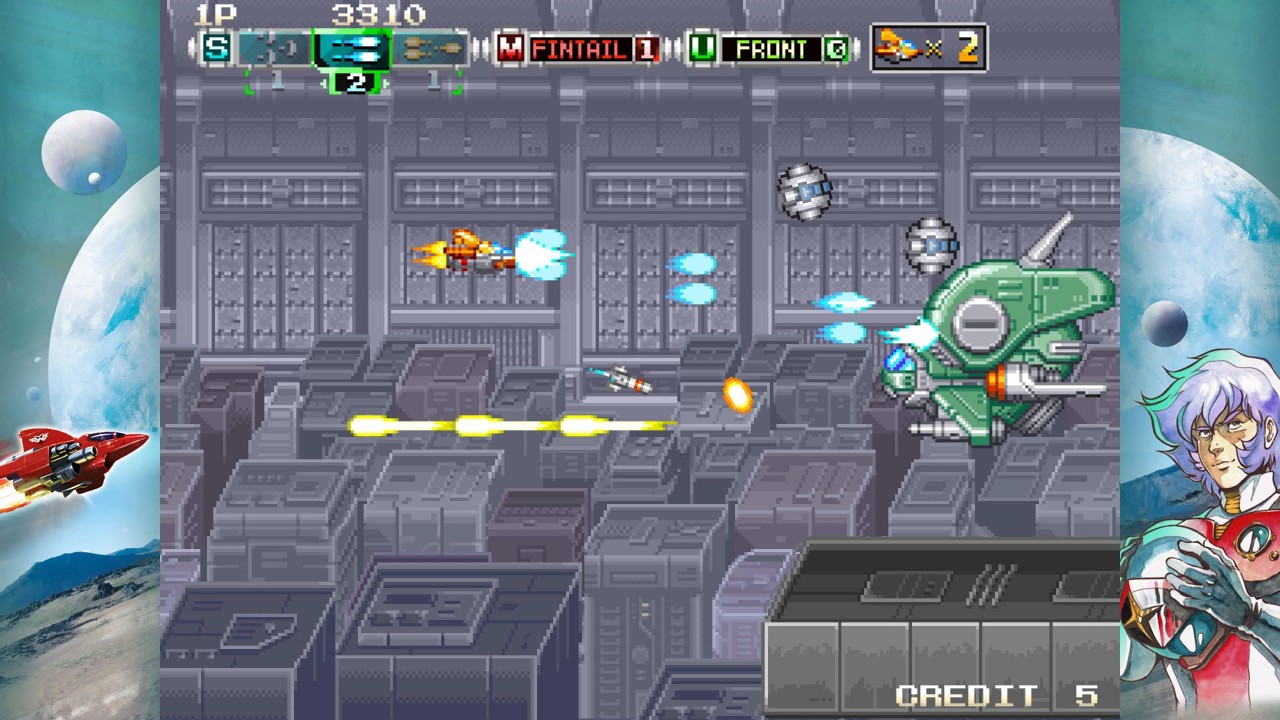Click the FINTAIL missile indicator
Image resolution: width=1280 pixels, height=720 pixels.
(580, 48)
